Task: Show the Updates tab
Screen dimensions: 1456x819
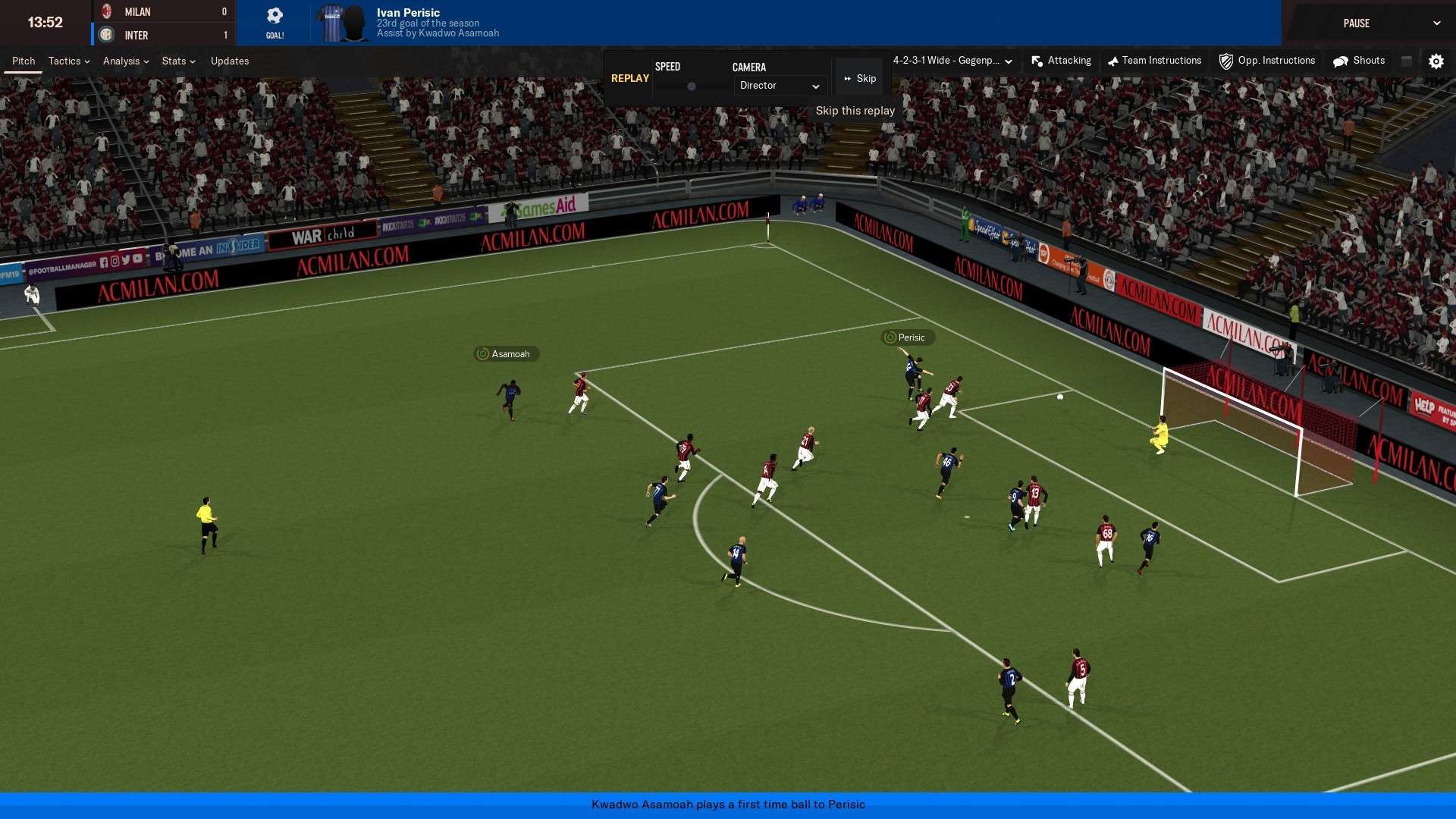Action: tap(230, 61)
